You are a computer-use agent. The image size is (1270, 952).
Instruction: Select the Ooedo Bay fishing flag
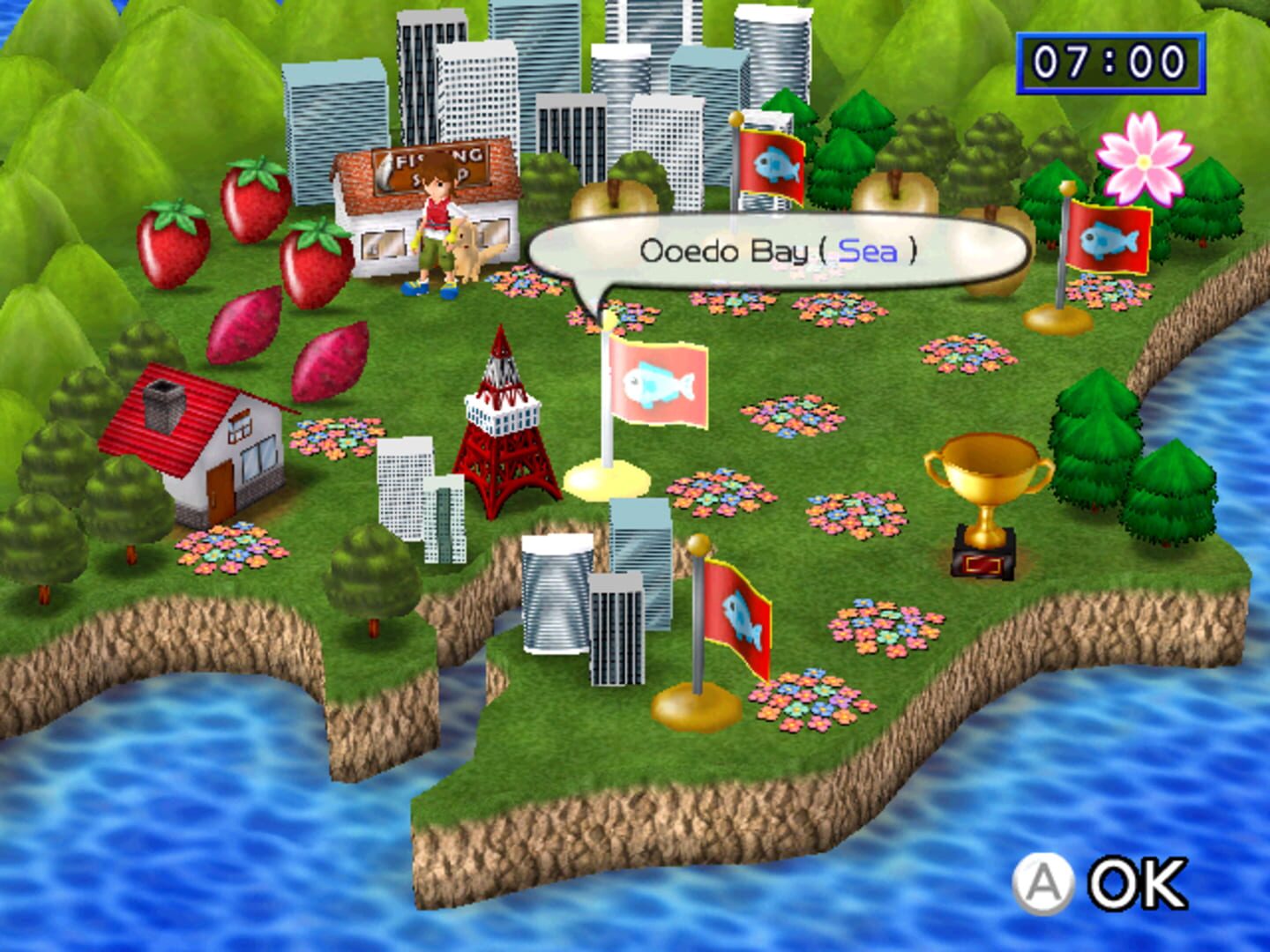(x=657, y=383)
